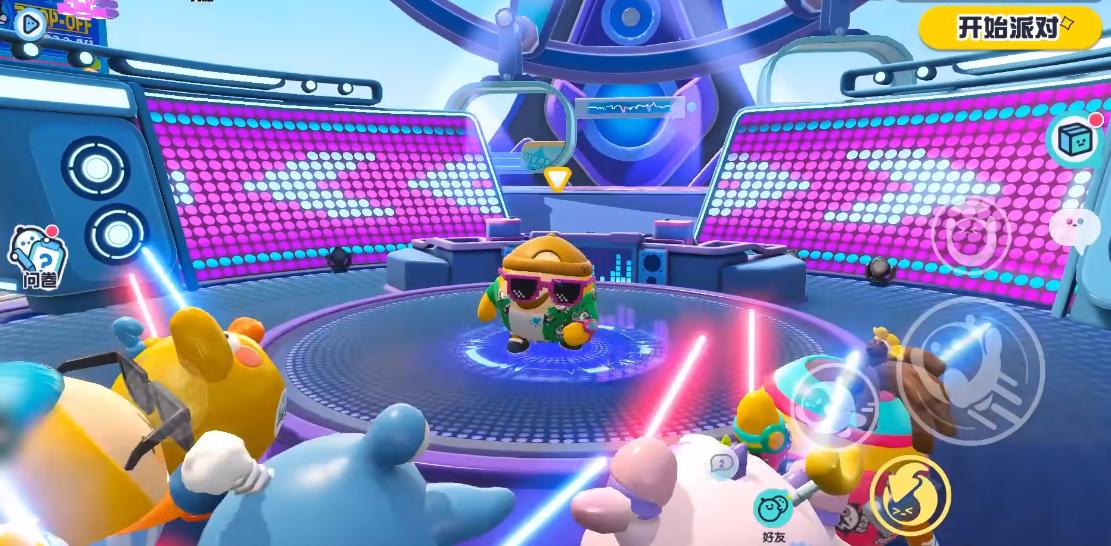Activate the emote face circle button

pyautogui.click(x=970, y=237)
